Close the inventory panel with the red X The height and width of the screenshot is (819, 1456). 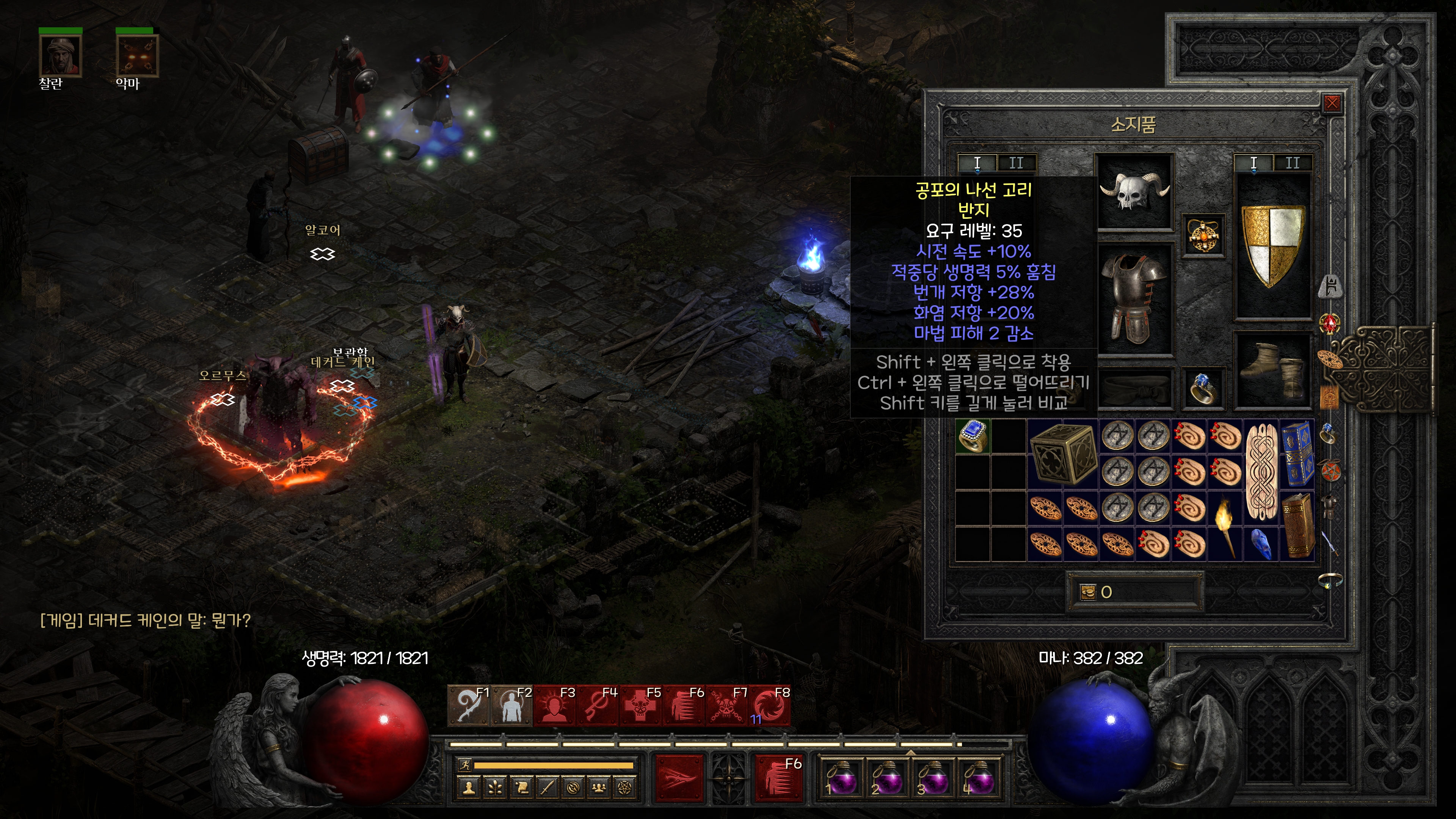[1332, 103]
